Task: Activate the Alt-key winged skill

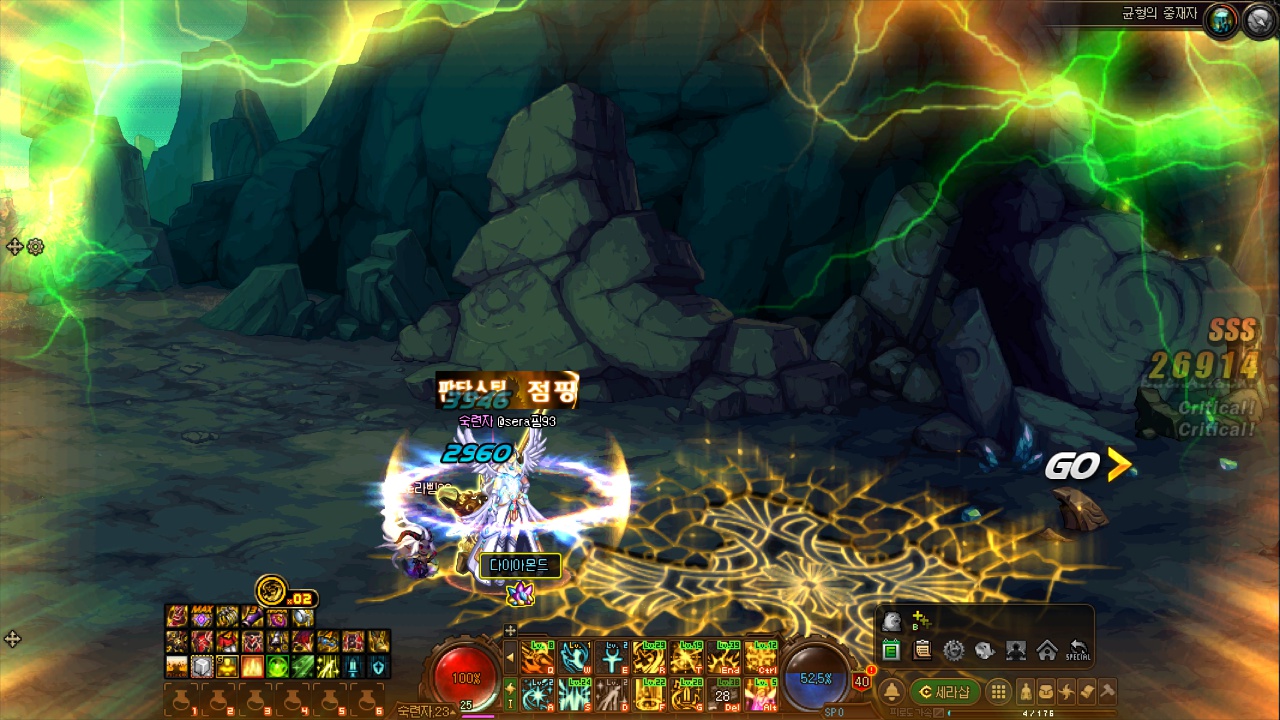Action: tap(761, 694)
